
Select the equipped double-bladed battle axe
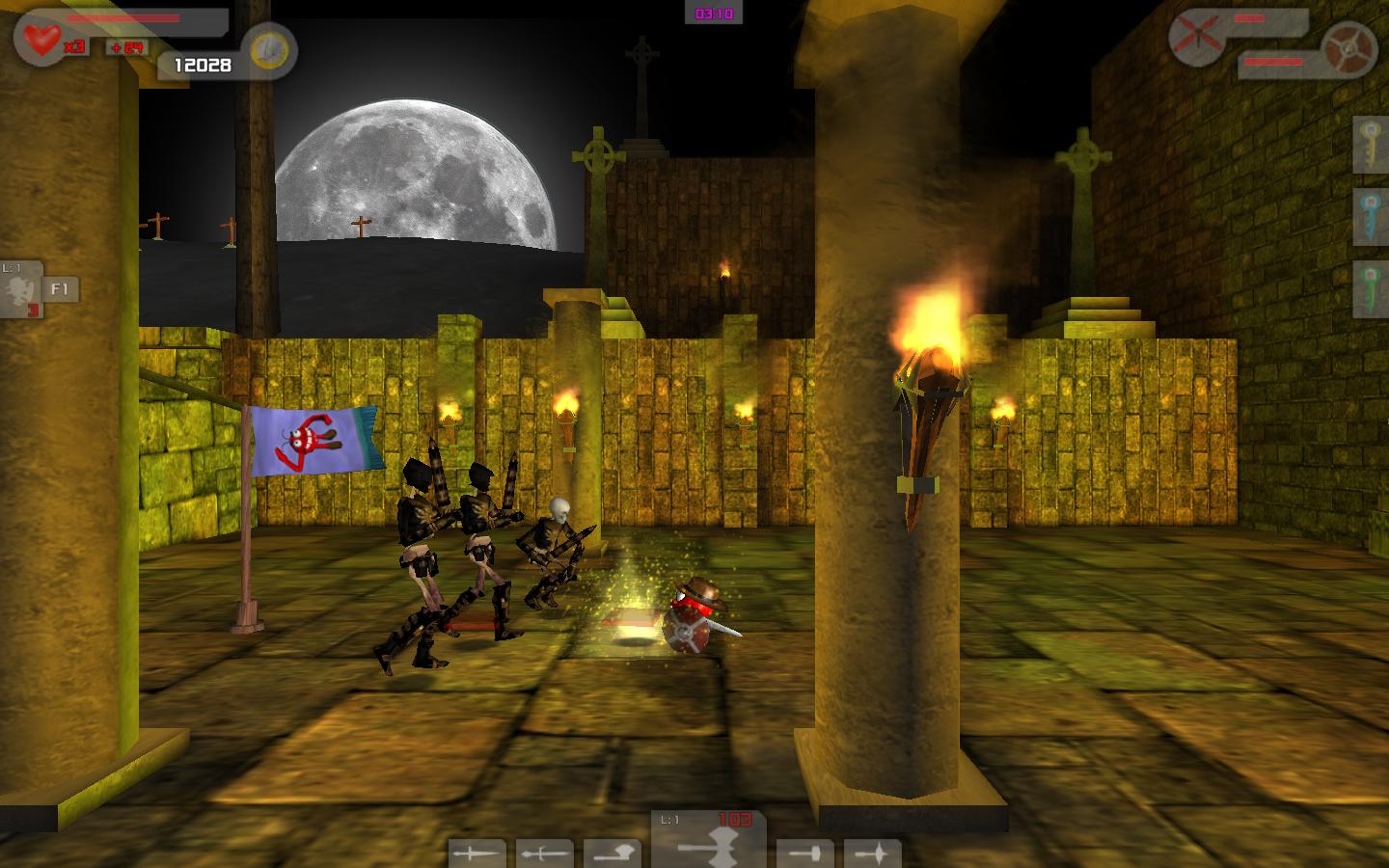coord(709,844)
